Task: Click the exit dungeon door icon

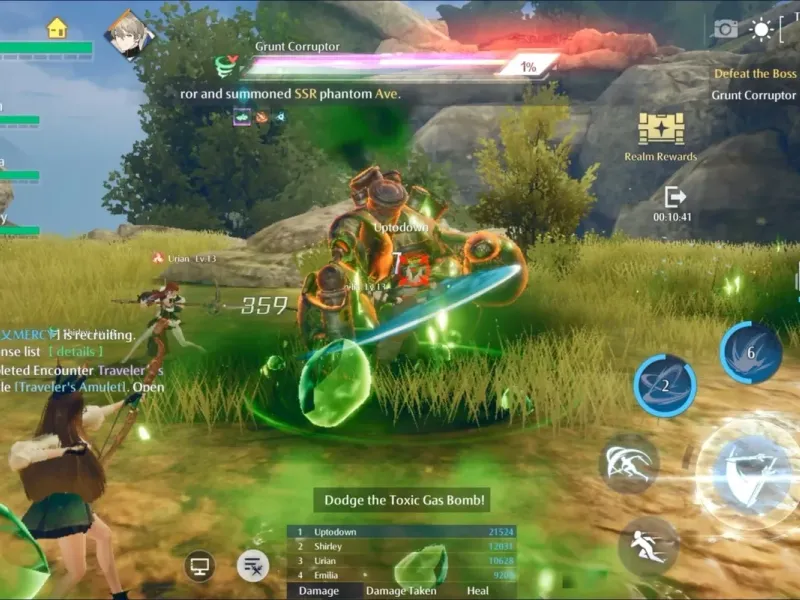Action: coord(675,197)
